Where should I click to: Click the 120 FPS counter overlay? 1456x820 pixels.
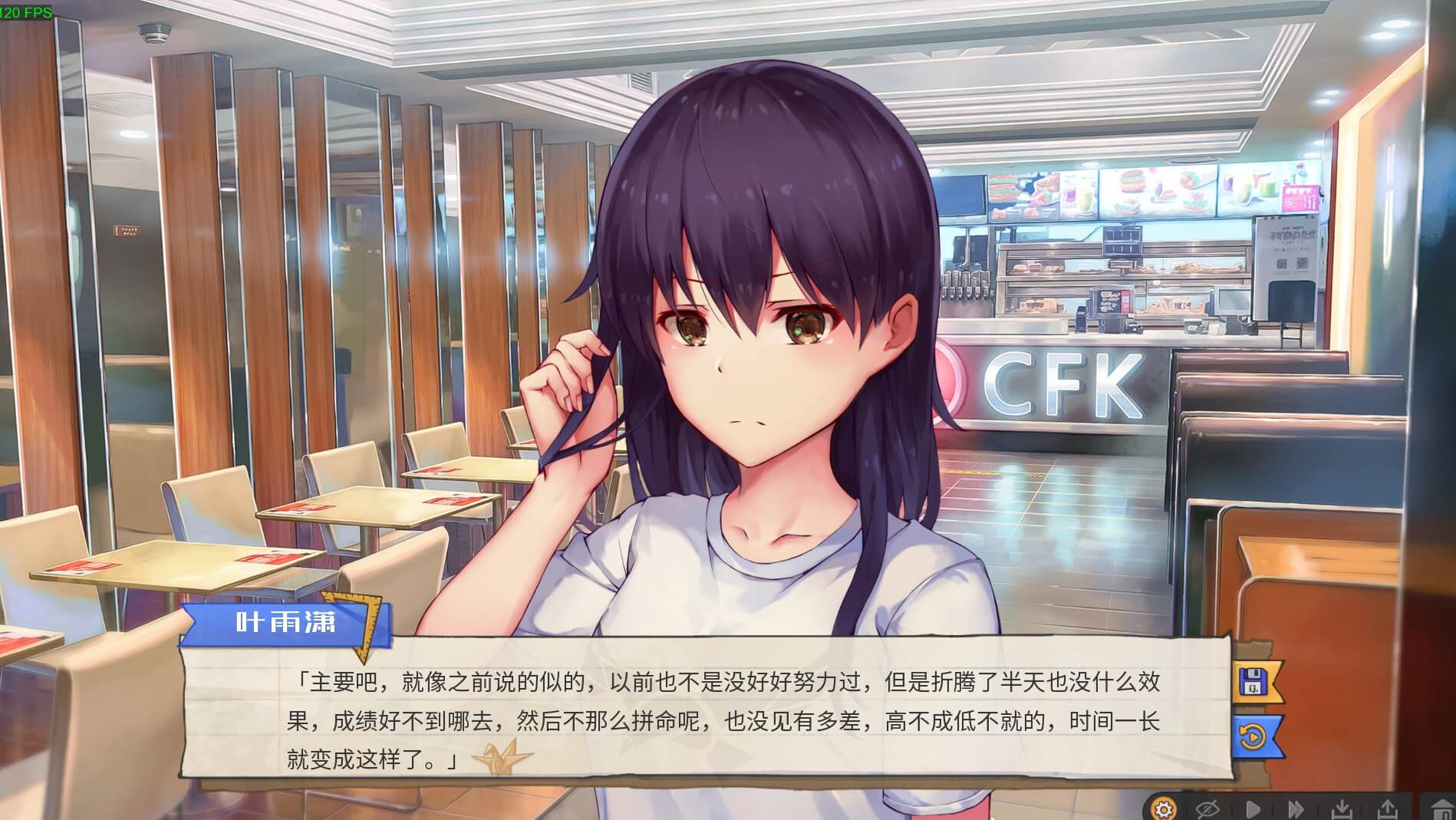coord(25,11)
